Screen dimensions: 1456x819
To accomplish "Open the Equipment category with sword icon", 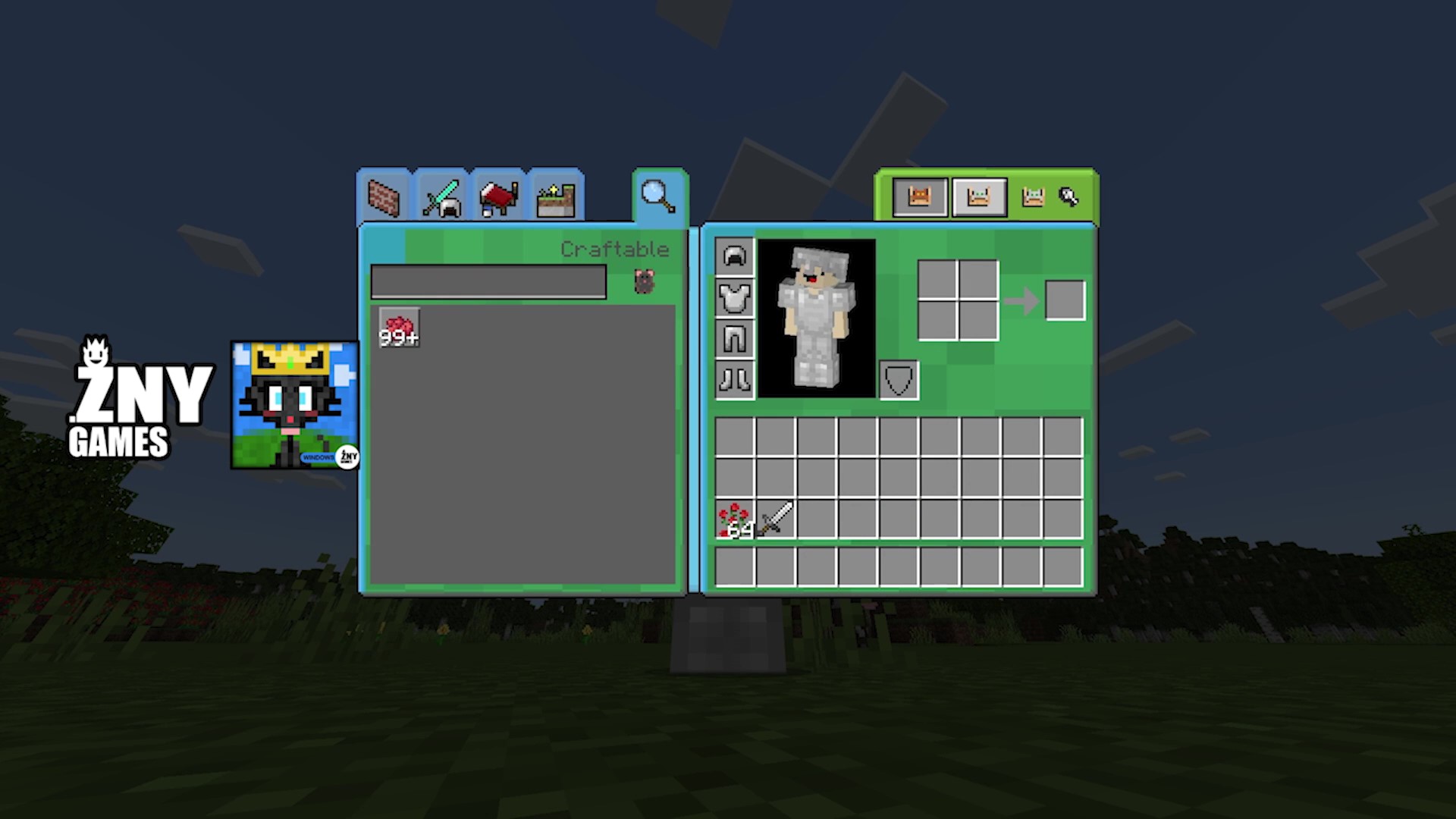I will click(442, 199).
